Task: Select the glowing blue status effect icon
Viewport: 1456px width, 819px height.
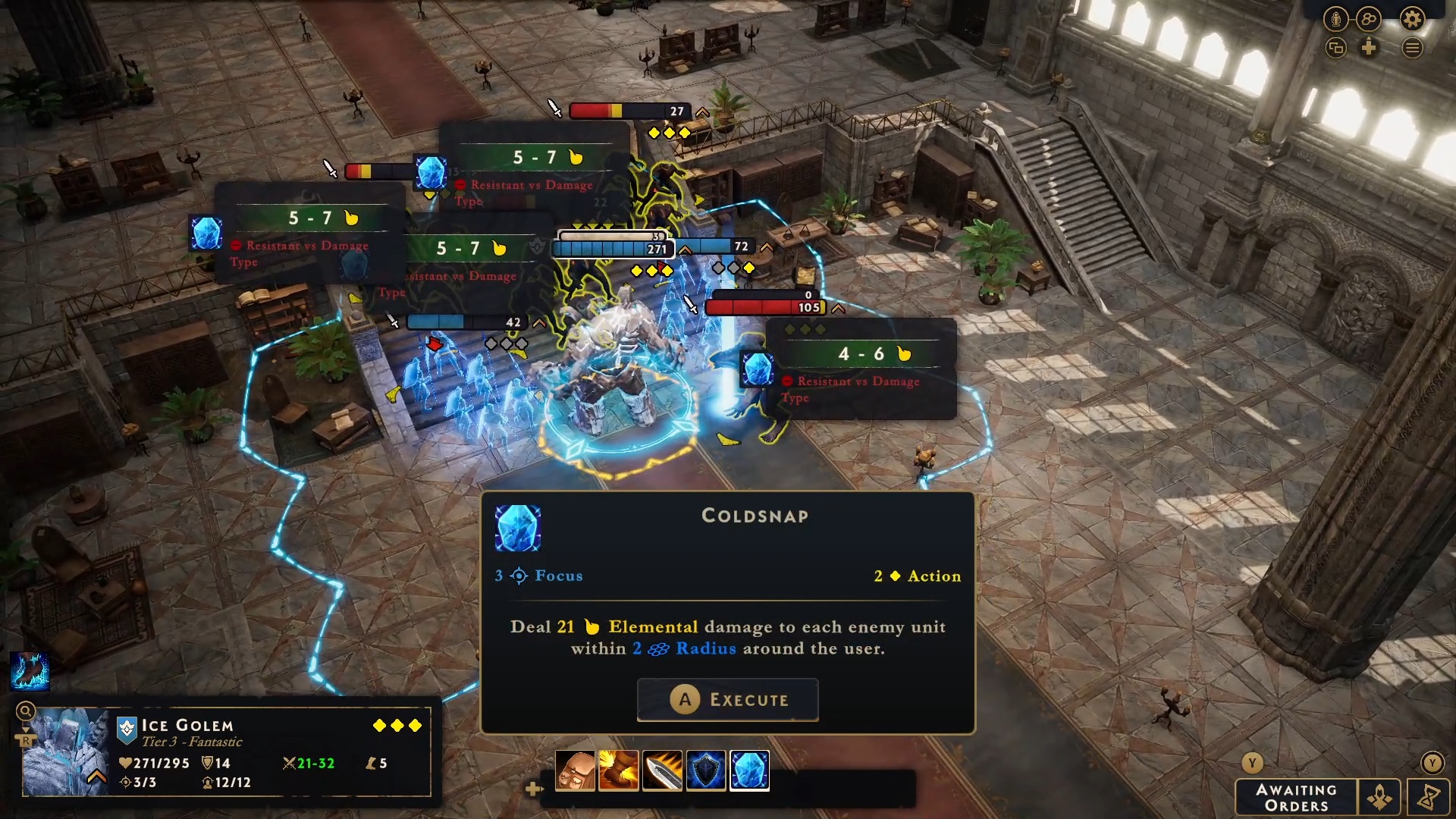Action: point(30,671)
